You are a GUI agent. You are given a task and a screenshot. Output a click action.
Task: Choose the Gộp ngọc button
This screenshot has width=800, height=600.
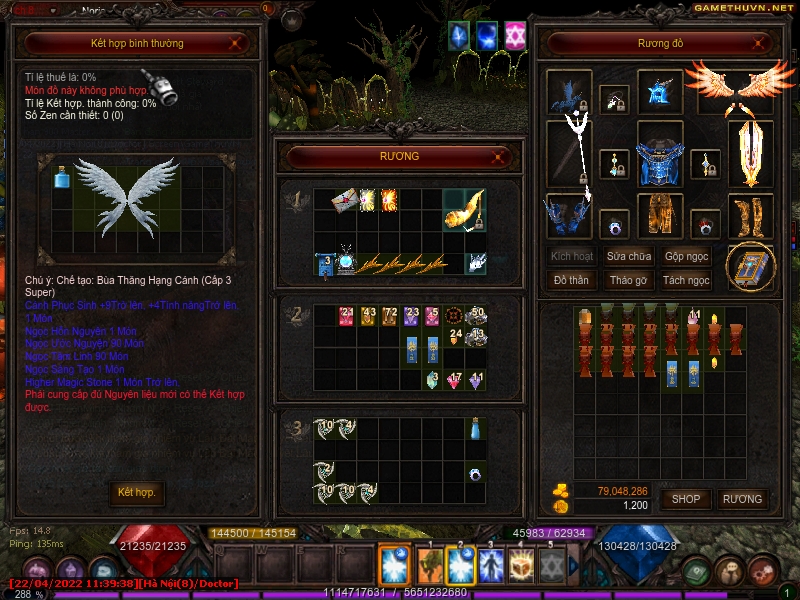click(687, 256)
